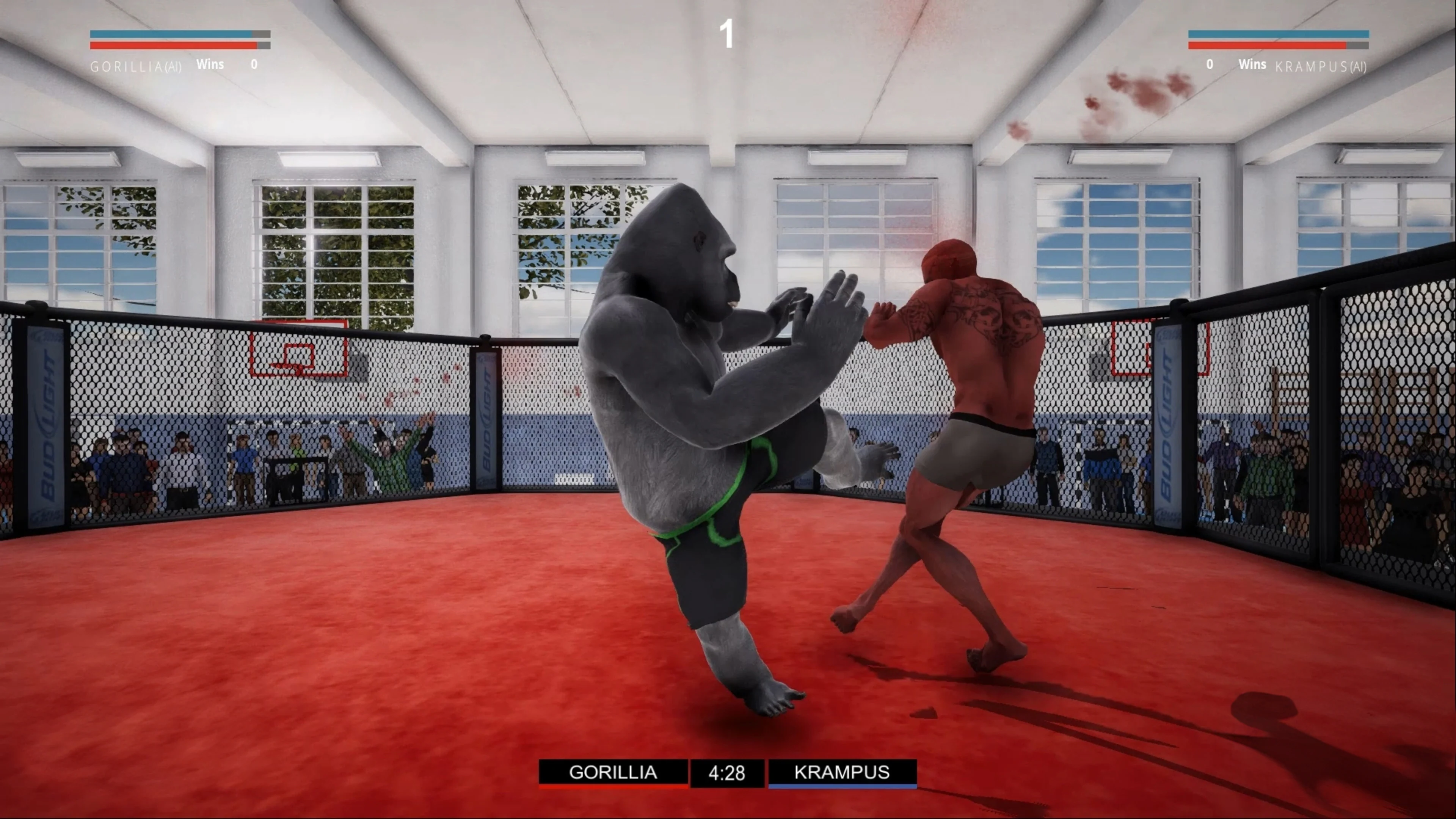
Task: Click the GORILLIA(AI) fighter label
Action: click(x=136, y=66)
